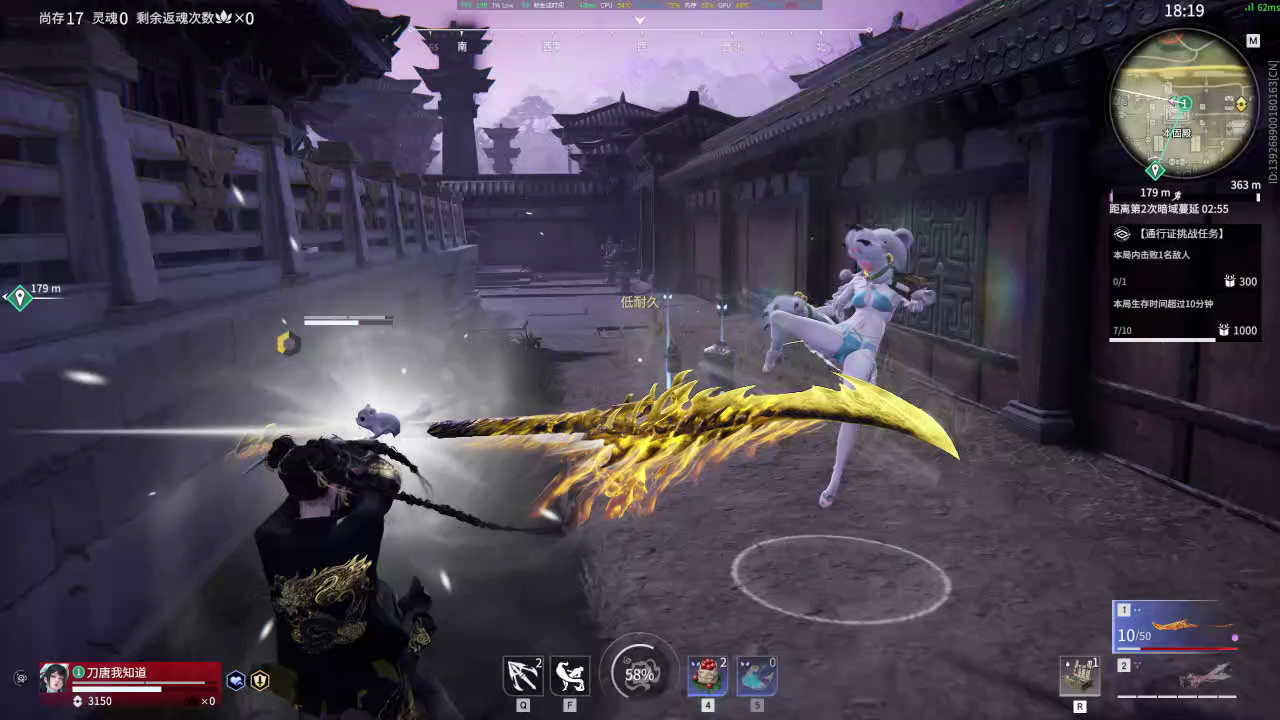Expand the minimap in the top-right corner

point(1185,105)
